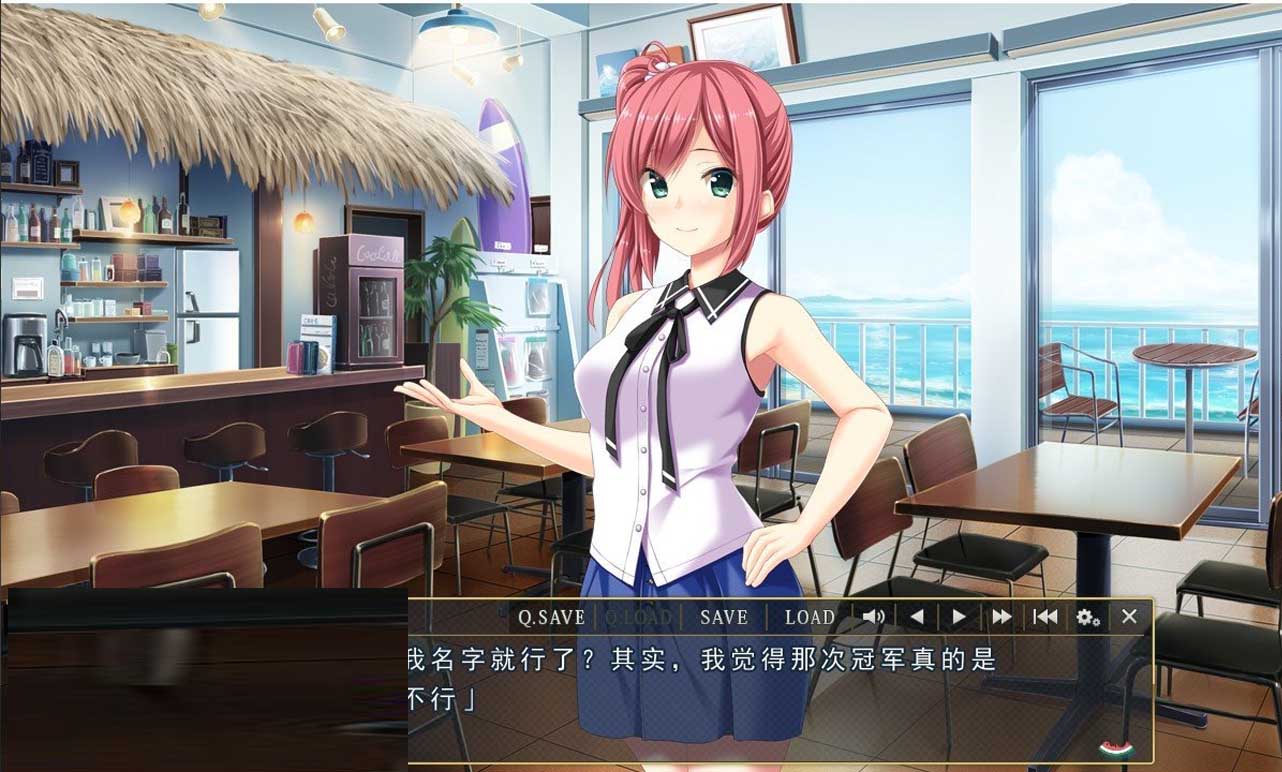Viewport: 1282px width, 772px height.
Task: Quick save with the Q.SAVE button
Action: click(551, 617)
